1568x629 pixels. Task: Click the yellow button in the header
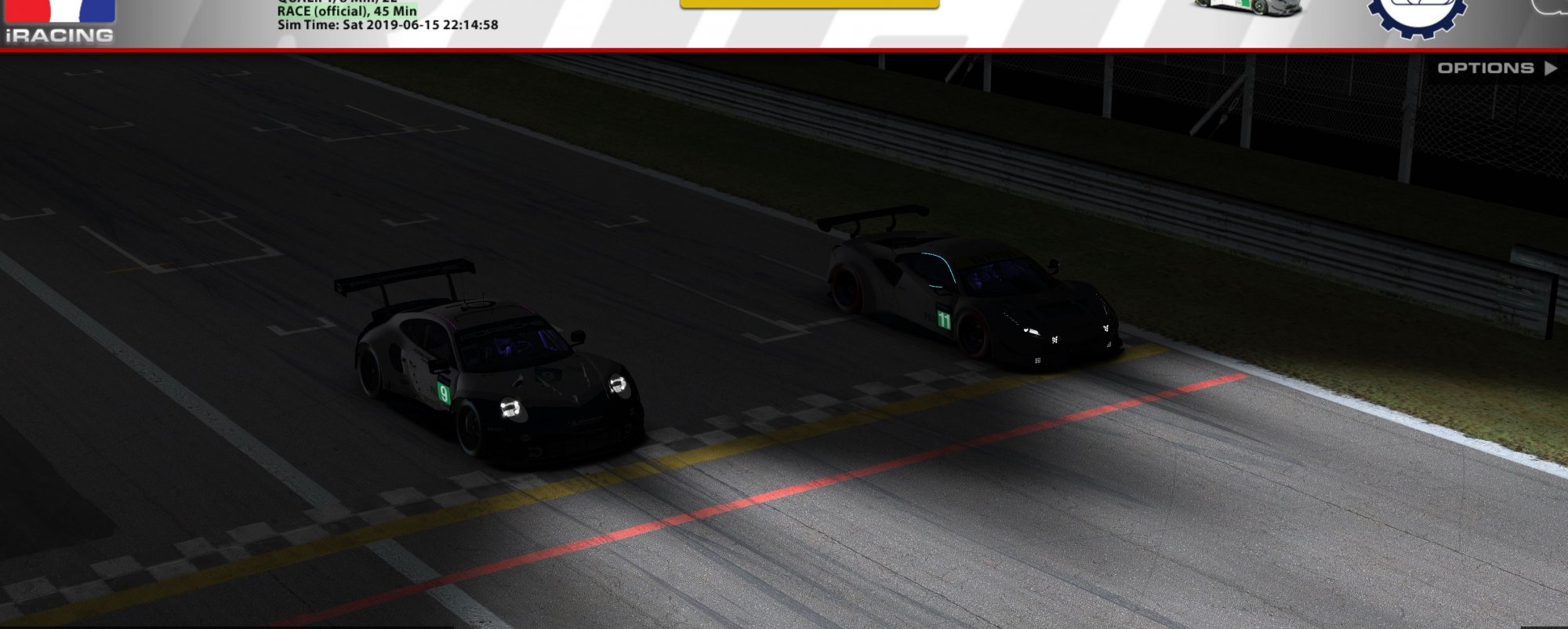point(809,4)
